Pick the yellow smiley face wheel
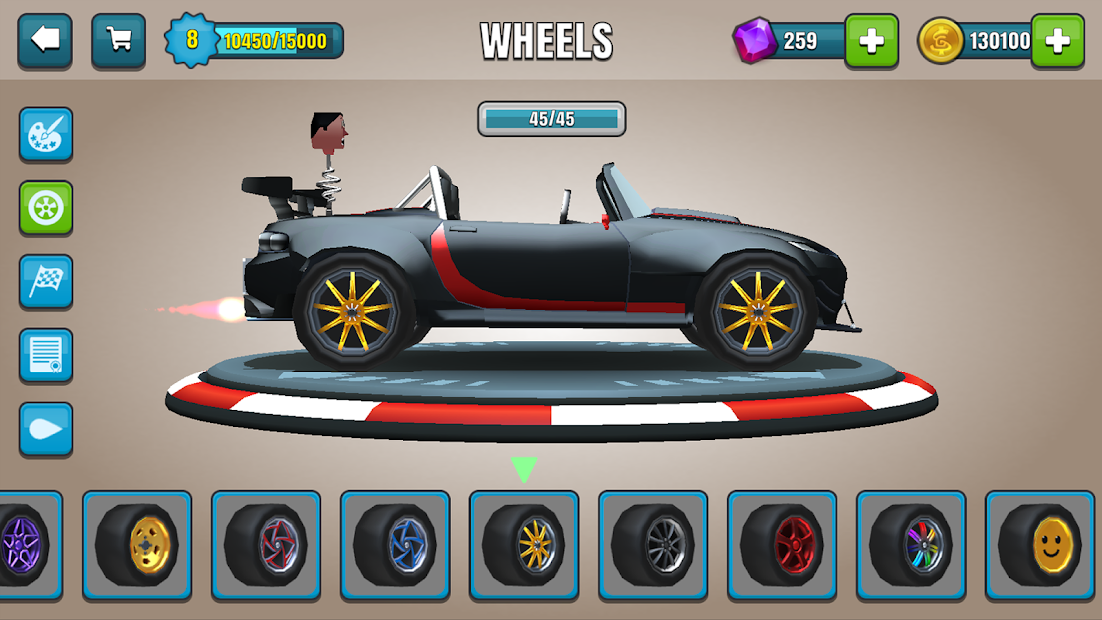1102x620 pixels. coord(1040,545)
